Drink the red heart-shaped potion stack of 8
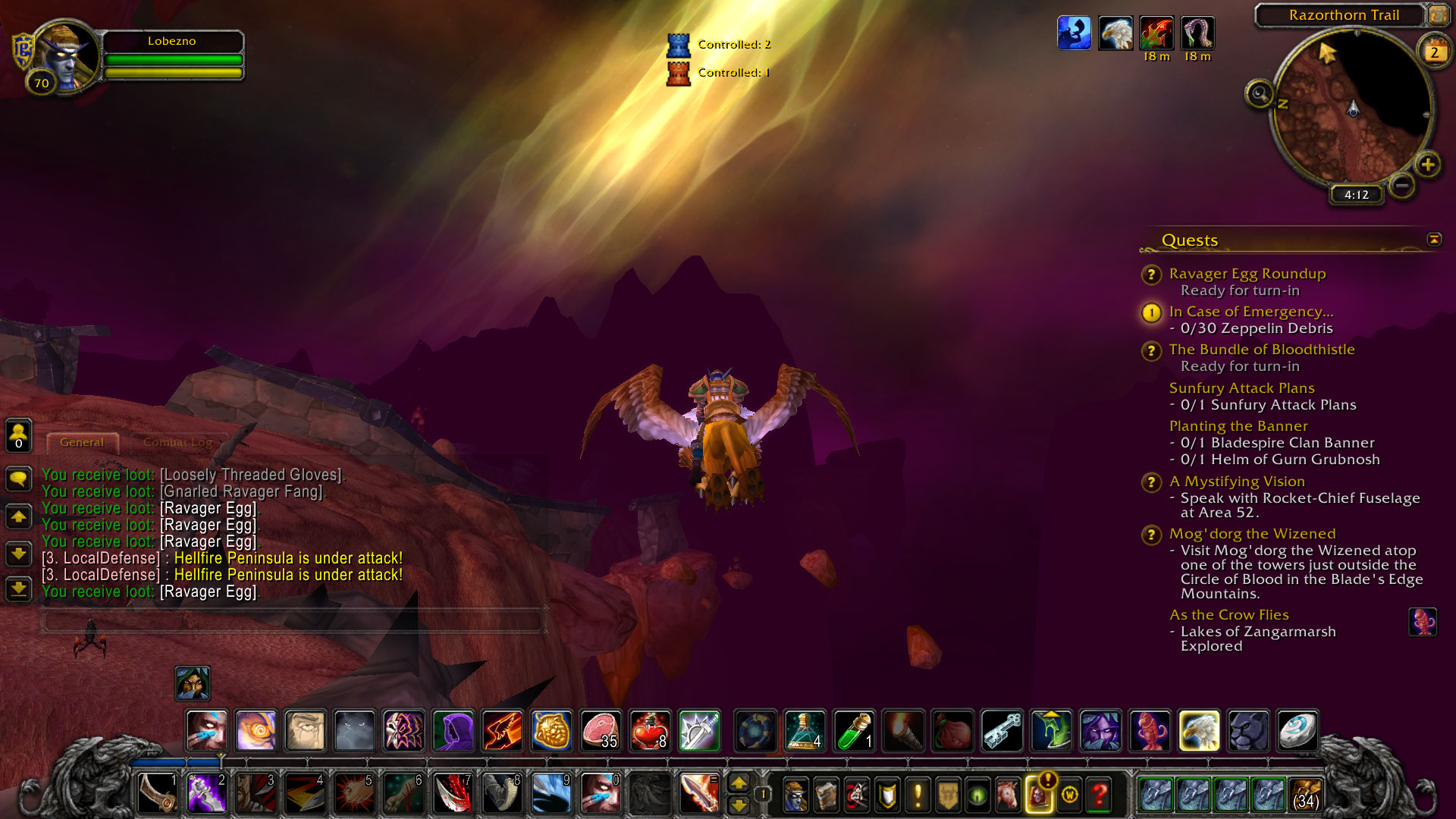The image size is (1456, 819). (649, 730)
